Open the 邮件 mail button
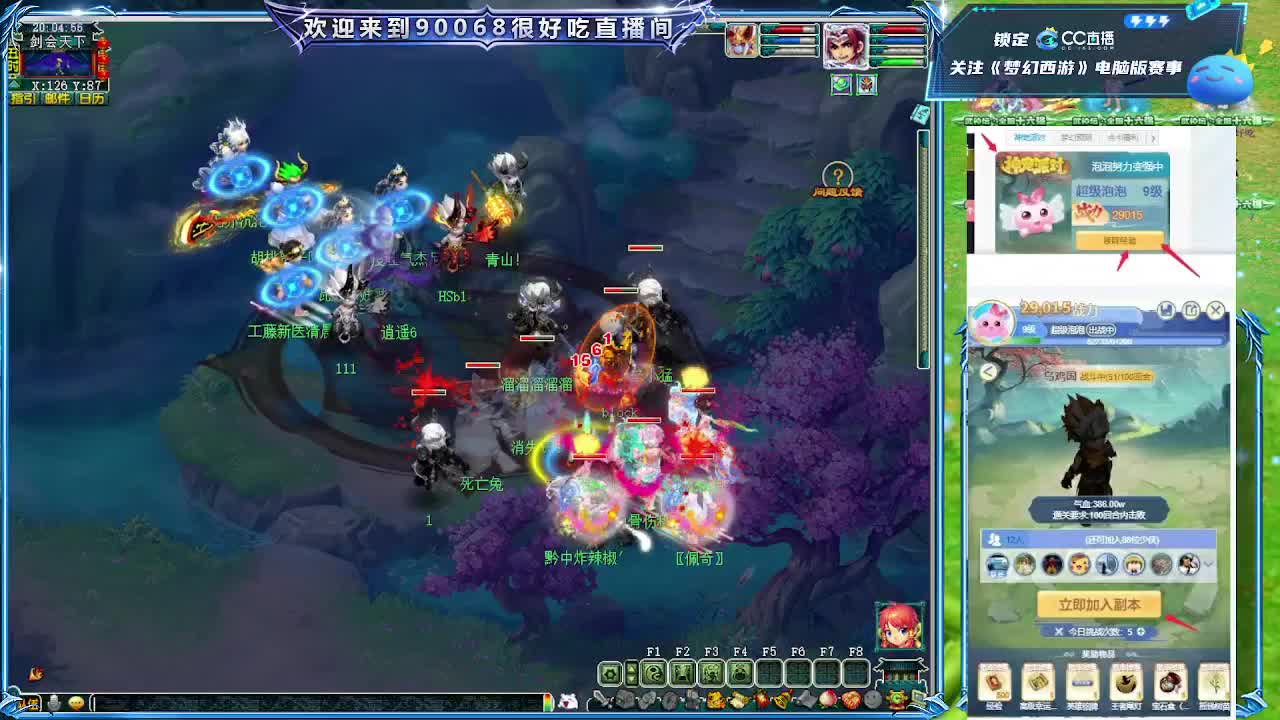 tap(57, 98)
